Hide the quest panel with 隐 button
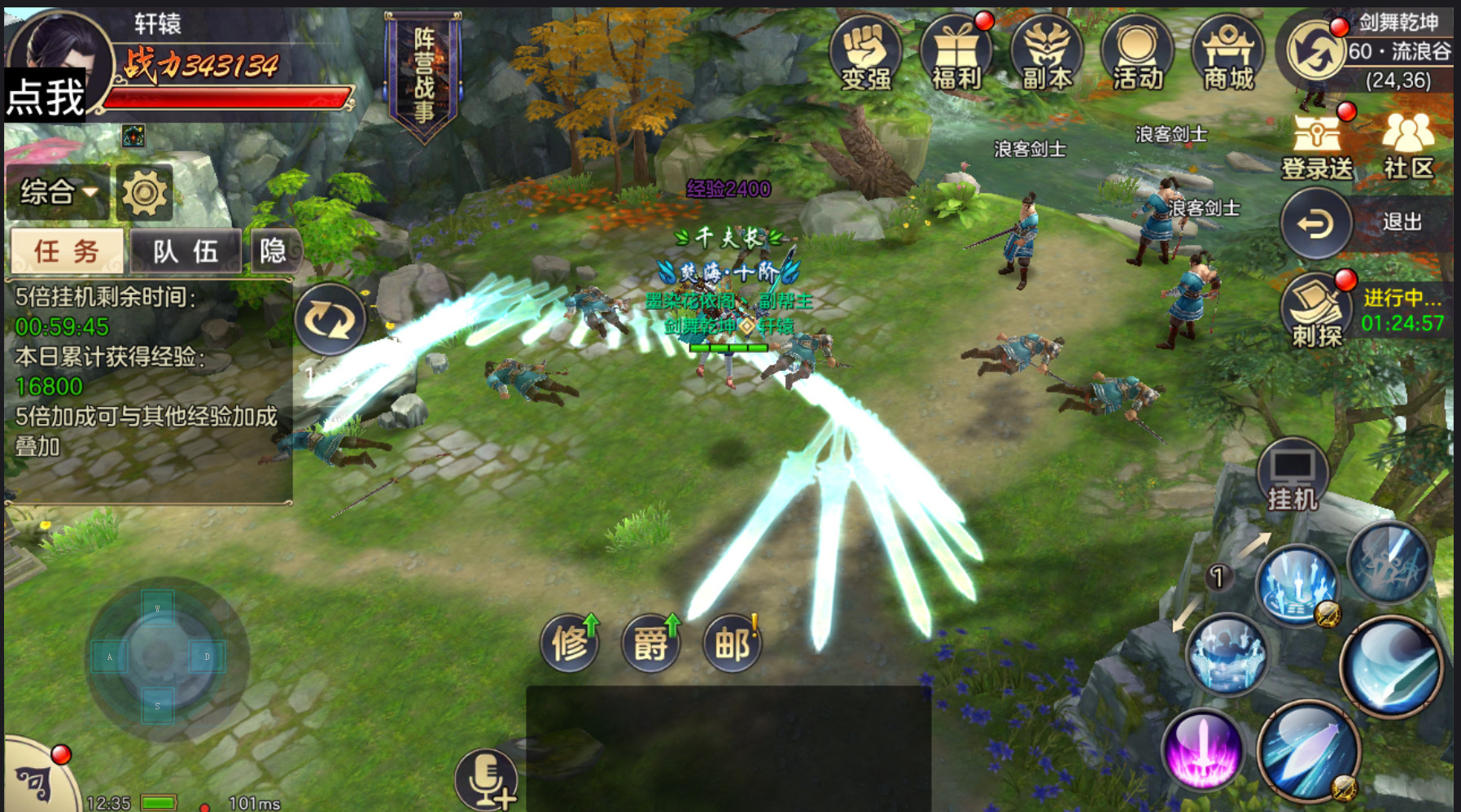The width and height of the screenshot is (1461, 812). pos(273,251)
